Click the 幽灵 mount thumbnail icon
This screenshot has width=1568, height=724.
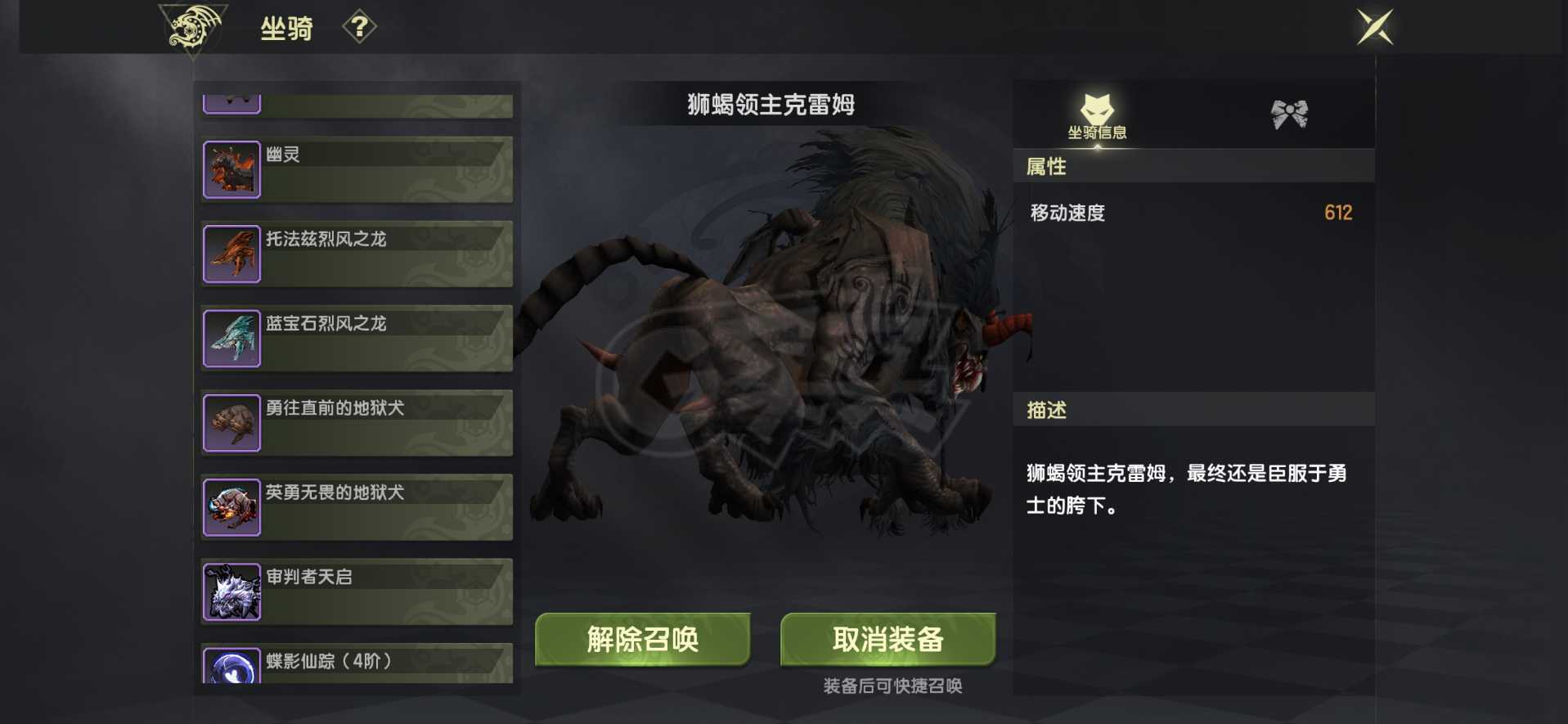(232, 169)
